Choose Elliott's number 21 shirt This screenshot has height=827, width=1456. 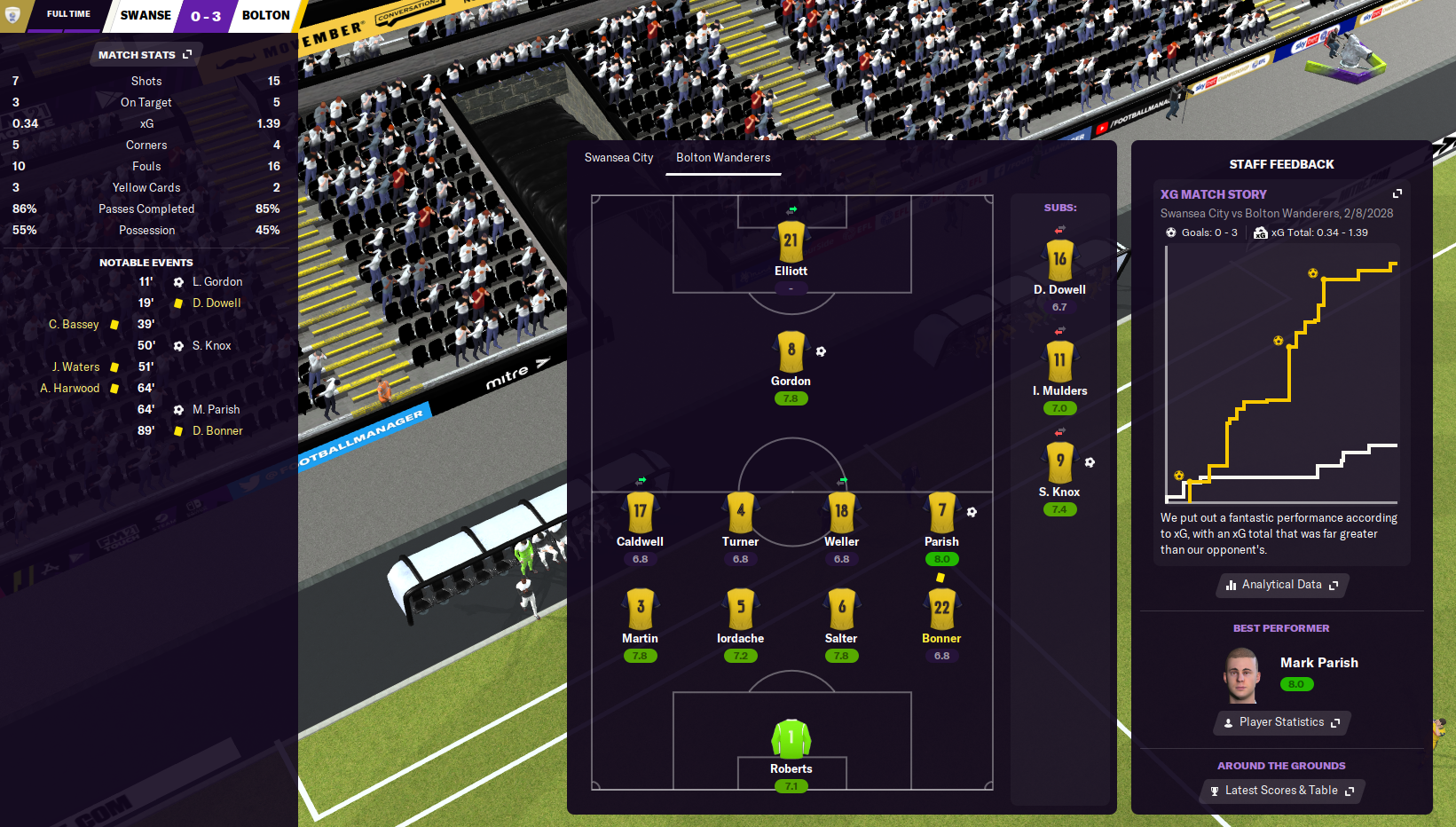coord(791,241)
